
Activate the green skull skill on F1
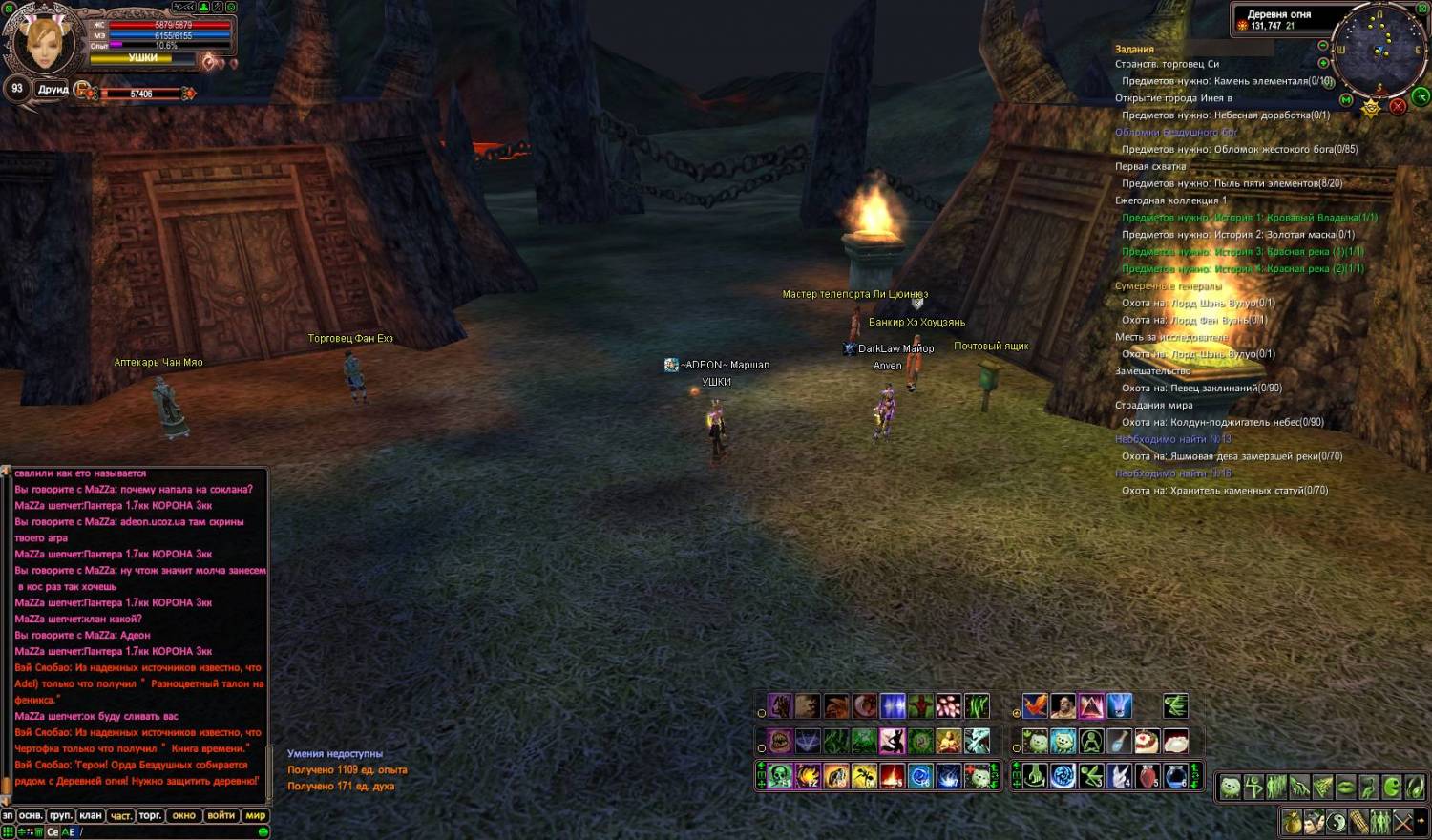(780, 776)
